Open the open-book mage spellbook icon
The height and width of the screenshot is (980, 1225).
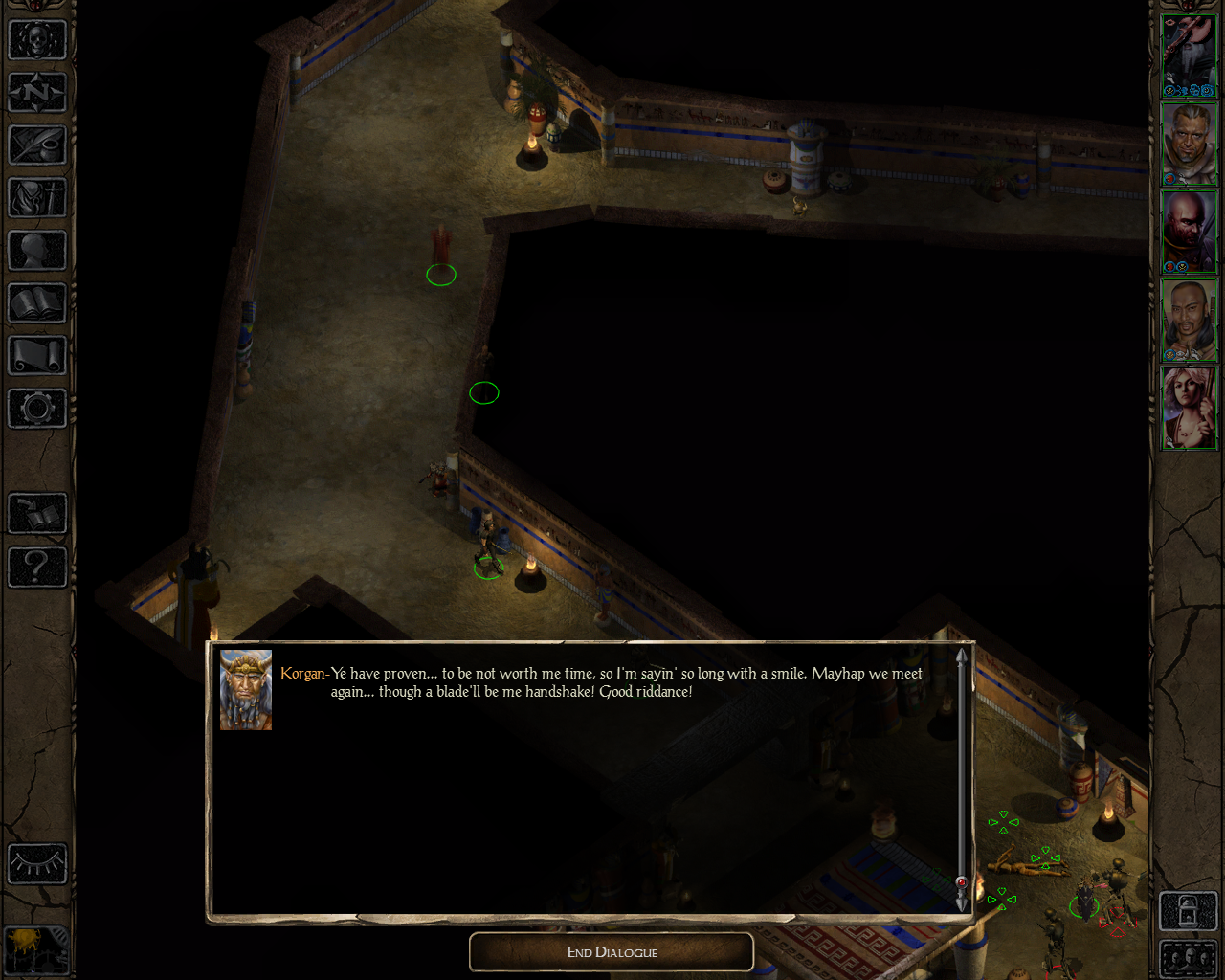tap(37, 304)
